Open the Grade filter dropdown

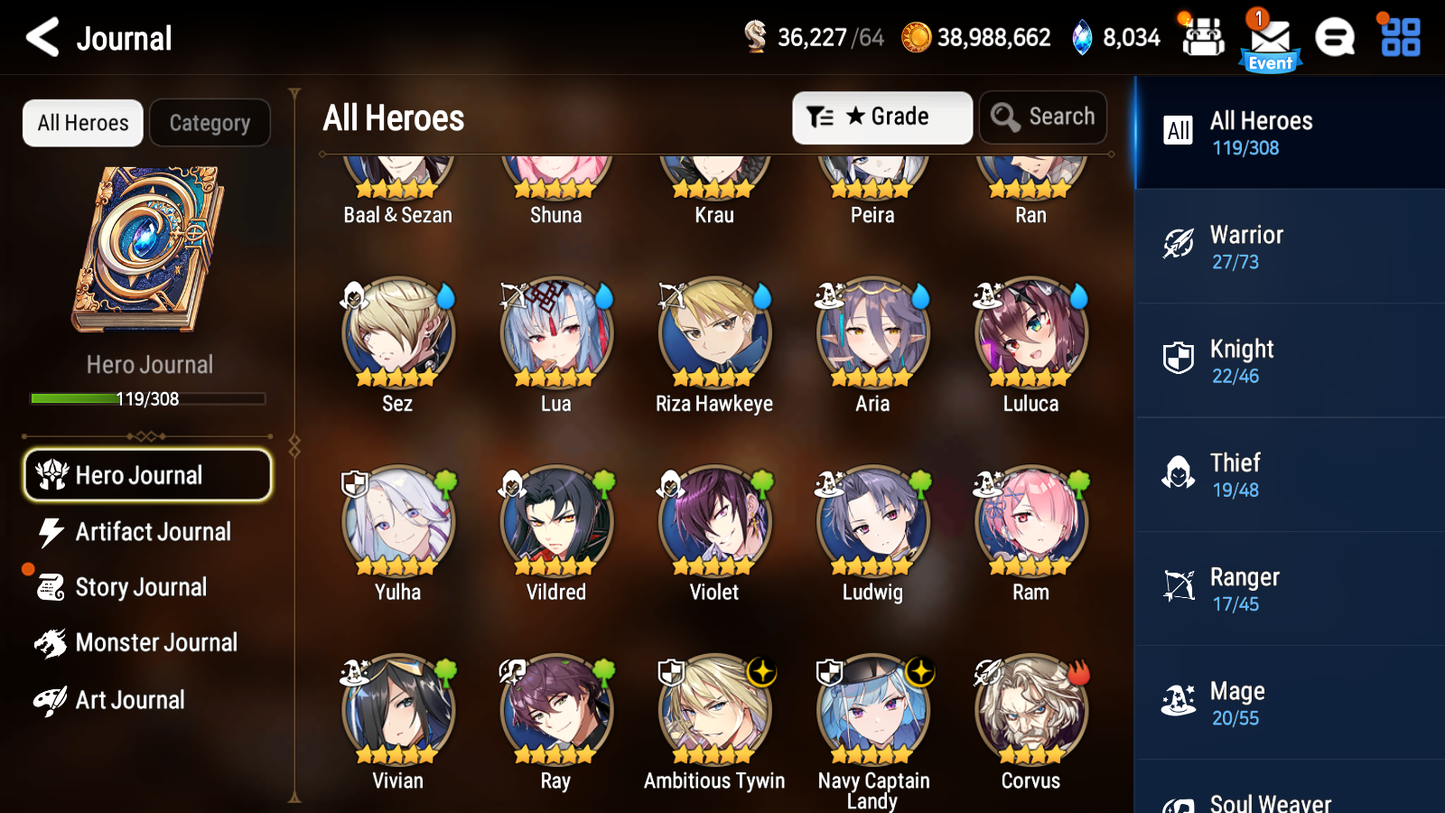pyautogui.click(x=882, y=117)
